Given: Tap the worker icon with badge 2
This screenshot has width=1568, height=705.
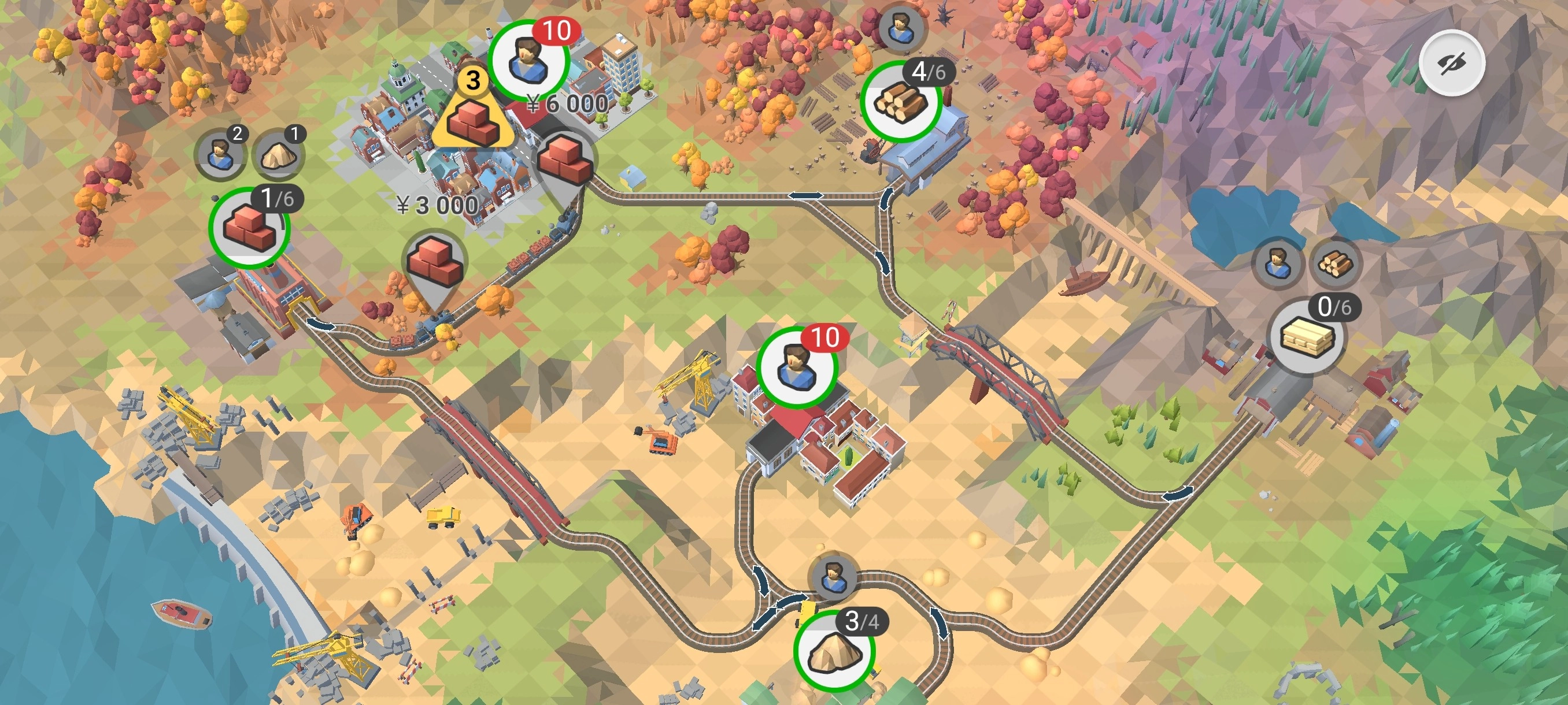Looking at the screenshot, I should [220, 154].
